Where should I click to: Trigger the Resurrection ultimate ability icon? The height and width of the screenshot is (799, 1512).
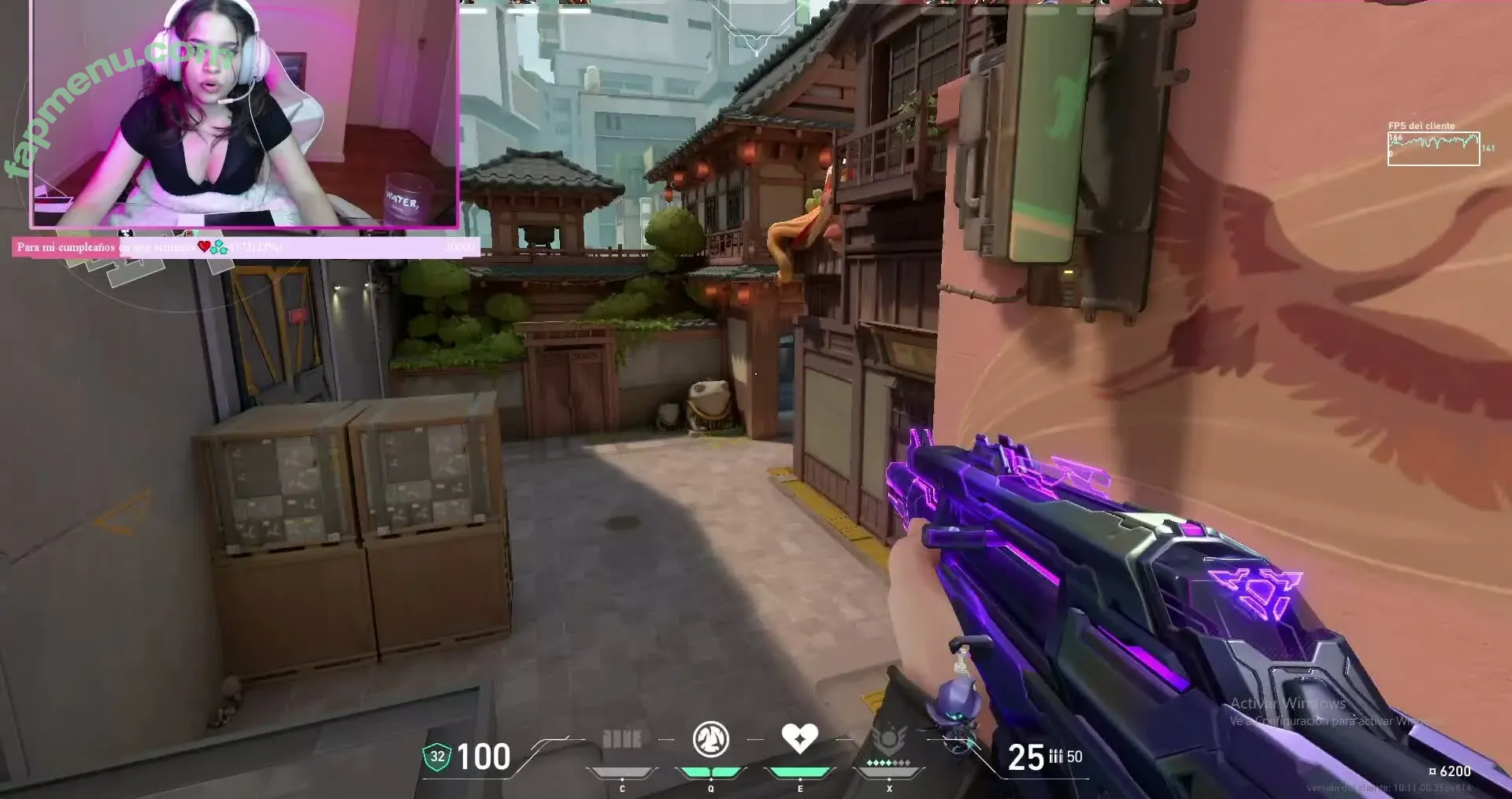pos(889,740)
